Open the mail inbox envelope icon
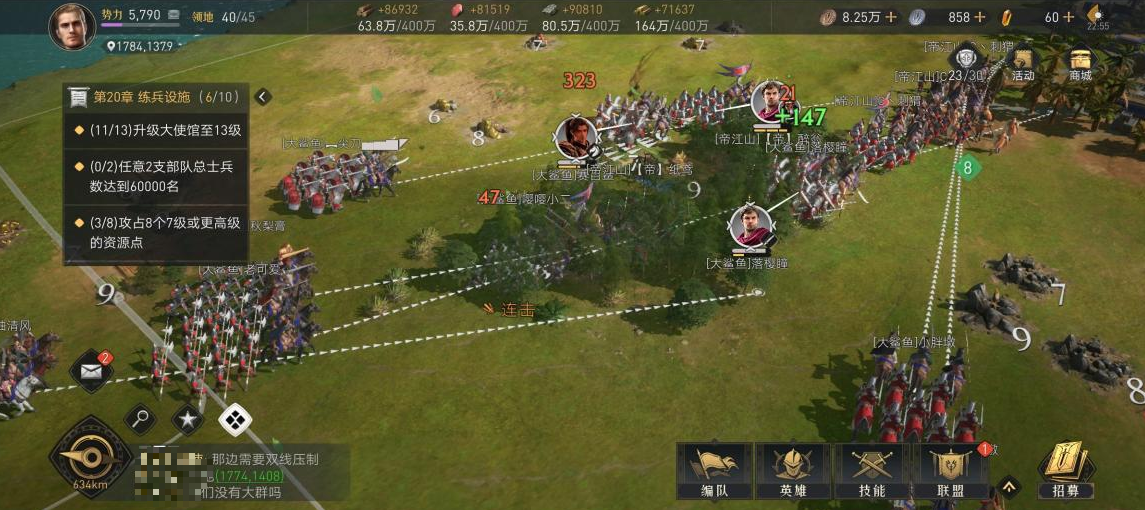This screenshot has height=510, width=1145. tap(92, 371)
